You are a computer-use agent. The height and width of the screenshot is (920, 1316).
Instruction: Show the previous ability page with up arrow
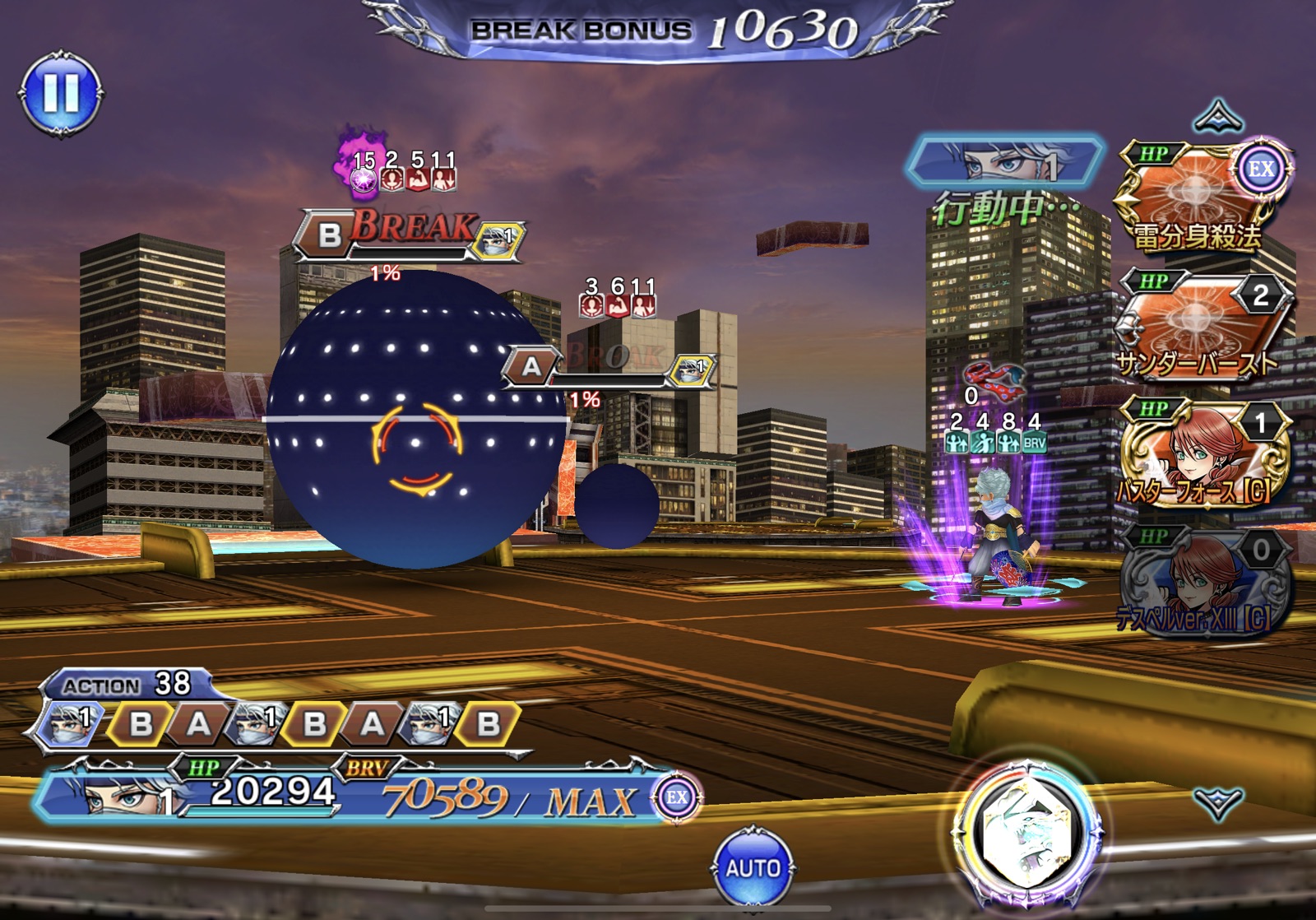click(x=1217, y=117)
